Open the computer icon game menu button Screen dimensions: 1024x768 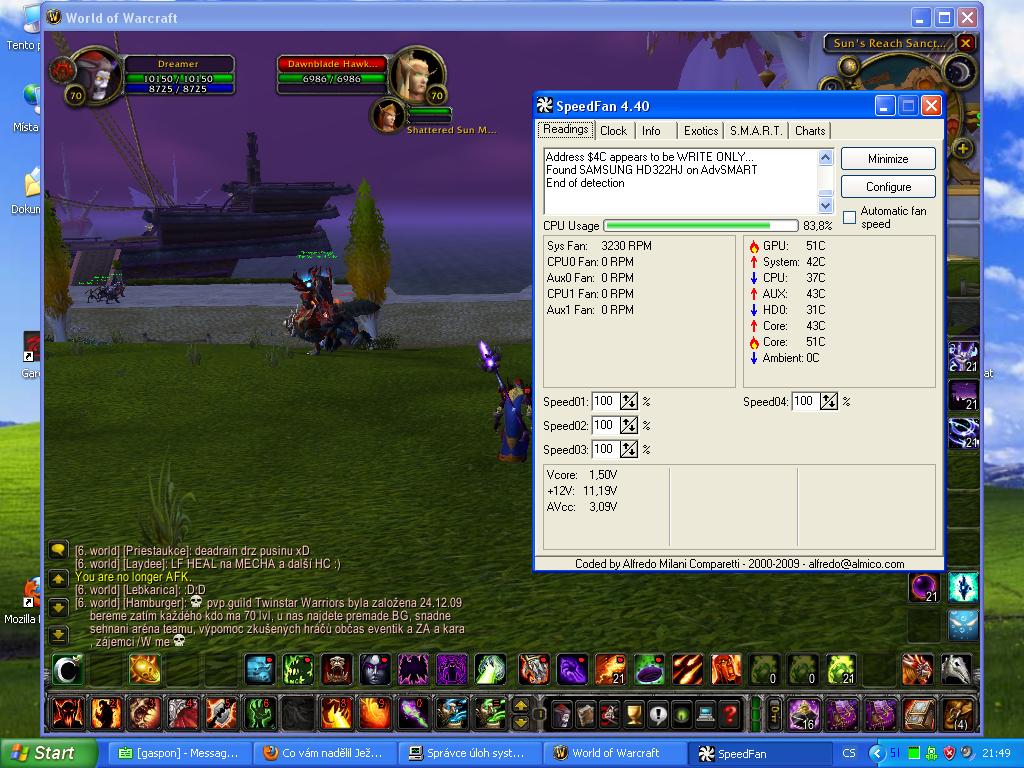tap(706, 714)
